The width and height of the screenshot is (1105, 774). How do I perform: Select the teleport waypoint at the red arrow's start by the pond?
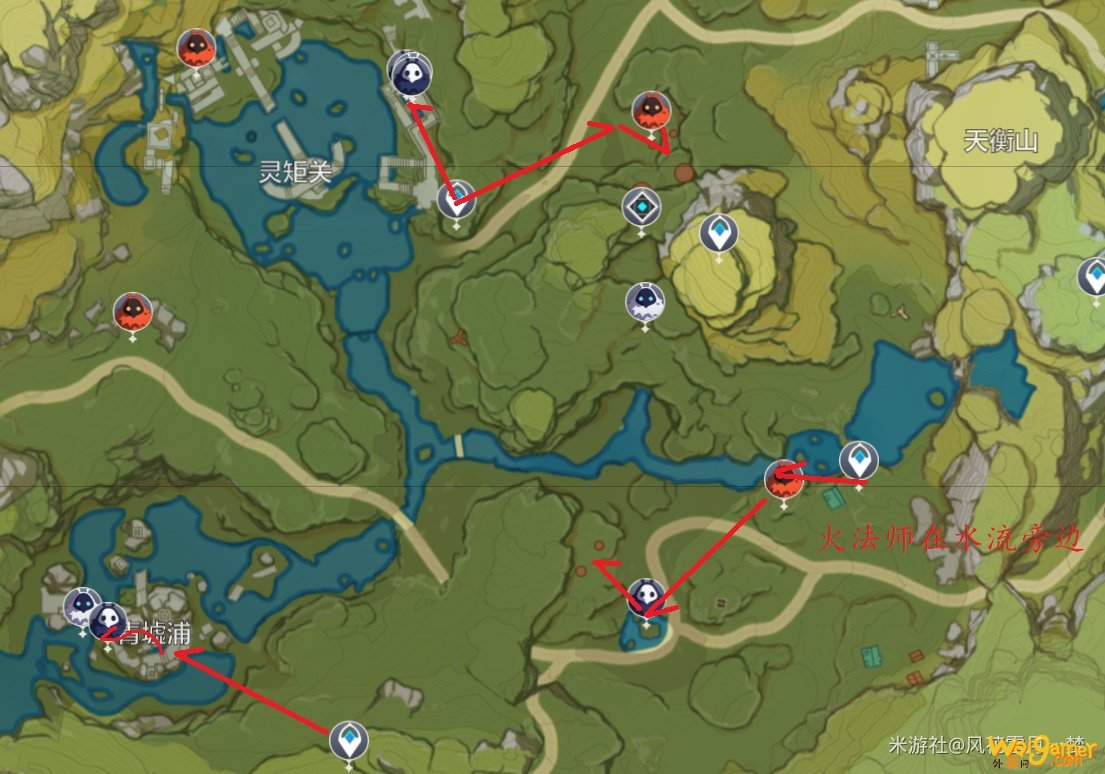tap(857, 460)
